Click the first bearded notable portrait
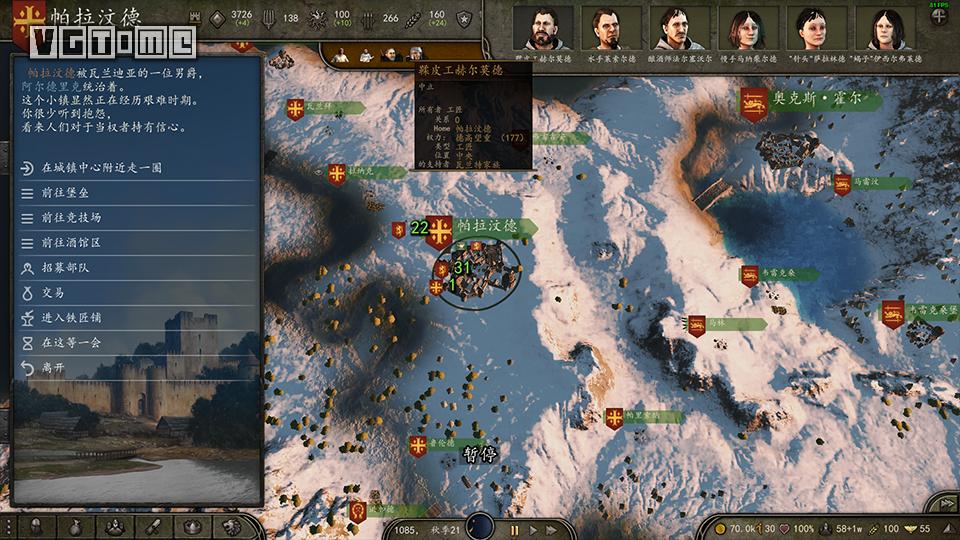The width and height of the screenshot is (960, 540). point(543,28)
